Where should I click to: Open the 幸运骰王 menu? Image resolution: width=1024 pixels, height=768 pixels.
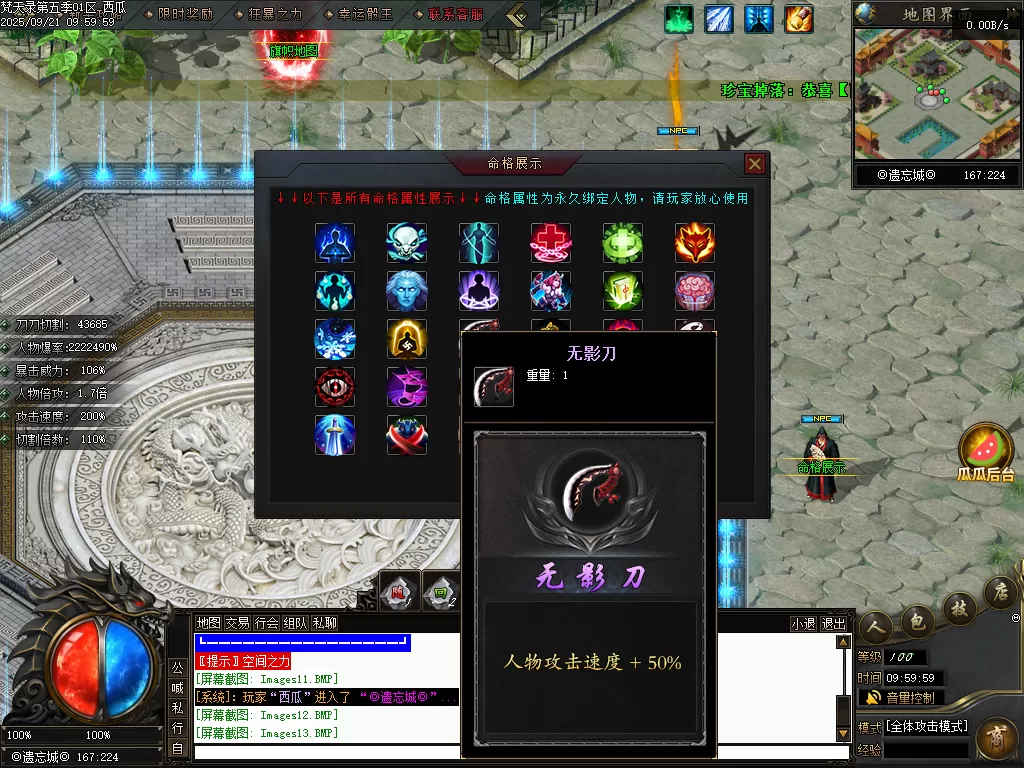[x=352, y=14]
